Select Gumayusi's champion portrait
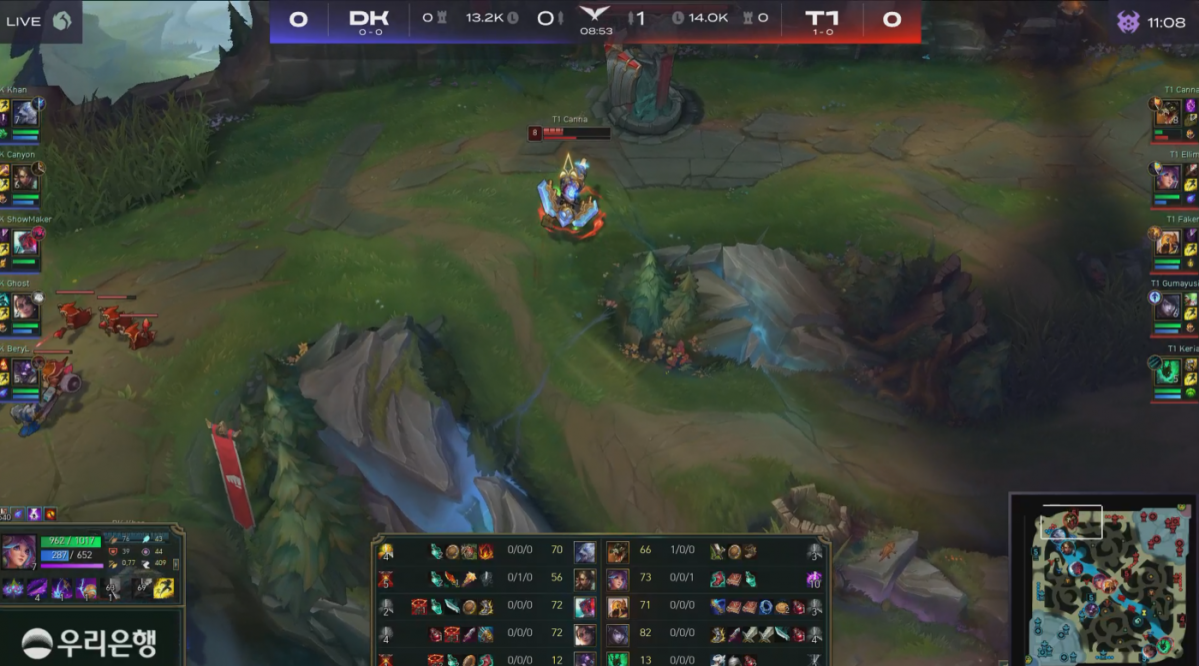The image size is (1199, 666). coord(1167,306)
